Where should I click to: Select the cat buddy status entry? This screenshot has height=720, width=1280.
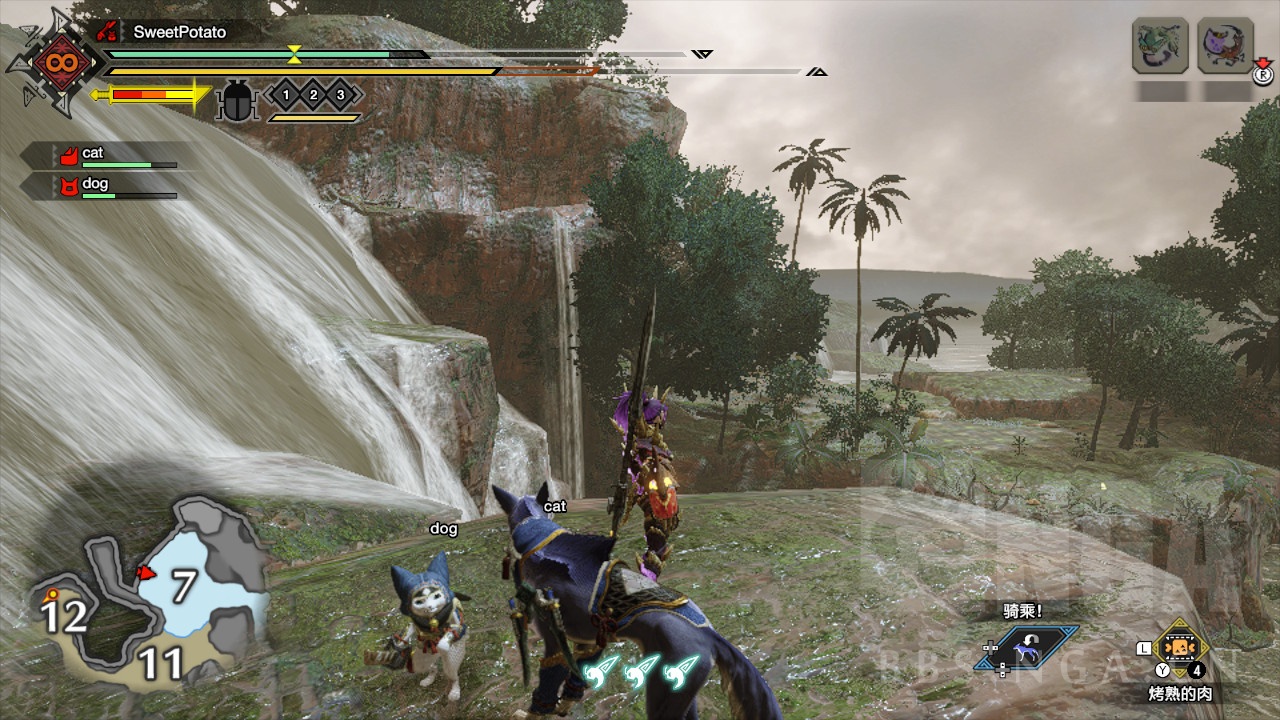pos(100,155)
